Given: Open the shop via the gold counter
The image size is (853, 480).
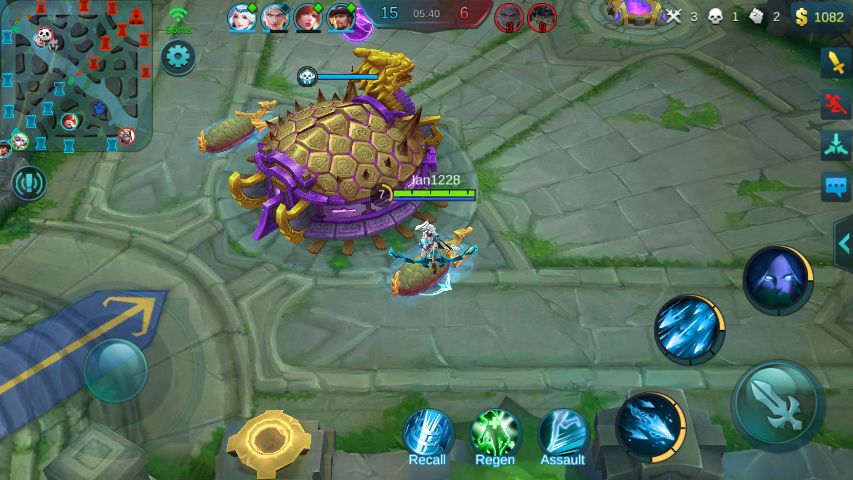Looking at the screenshot, I should pos(819,16).
